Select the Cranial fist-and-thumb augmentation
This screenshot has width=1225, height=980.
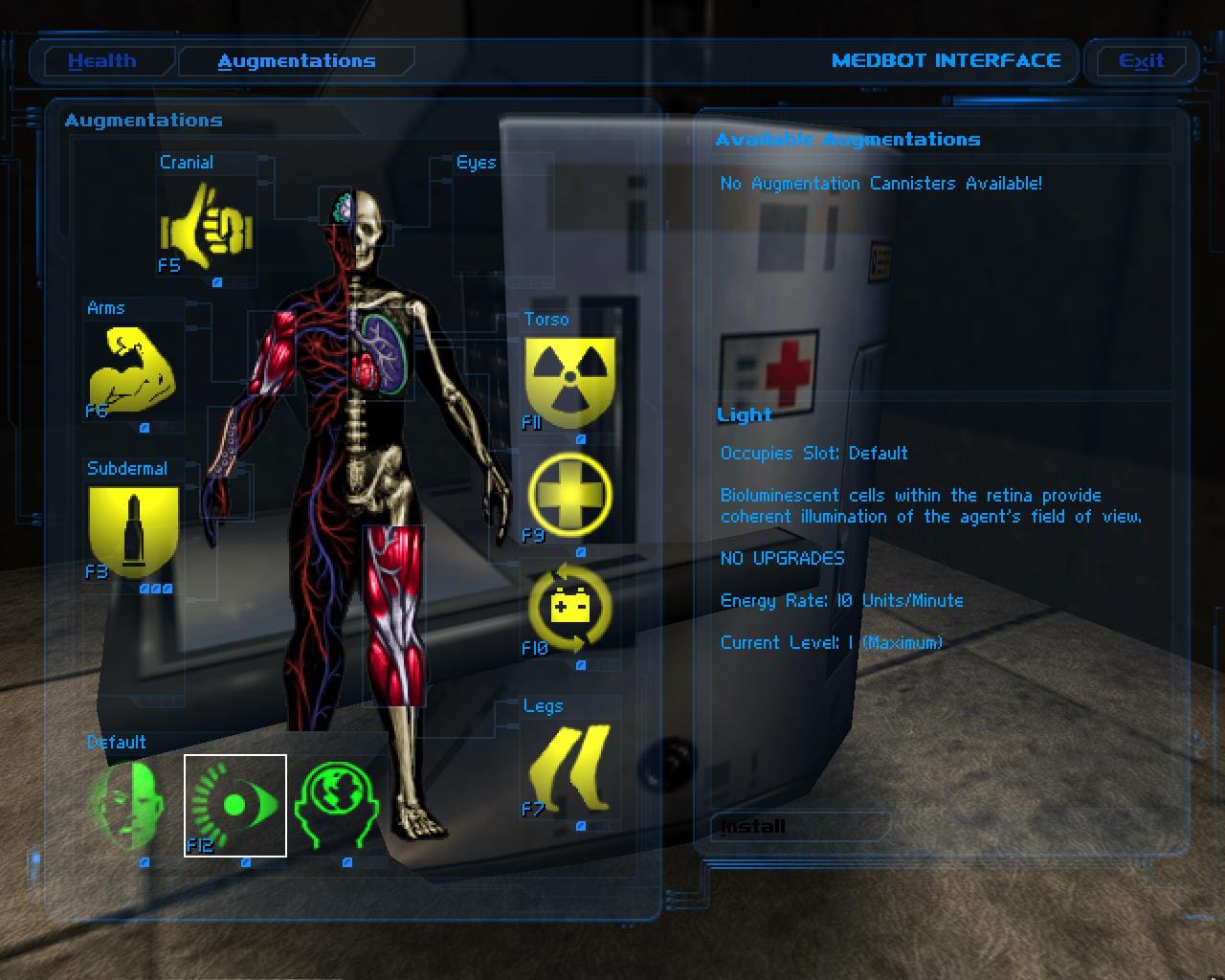(x=207, y=227)
